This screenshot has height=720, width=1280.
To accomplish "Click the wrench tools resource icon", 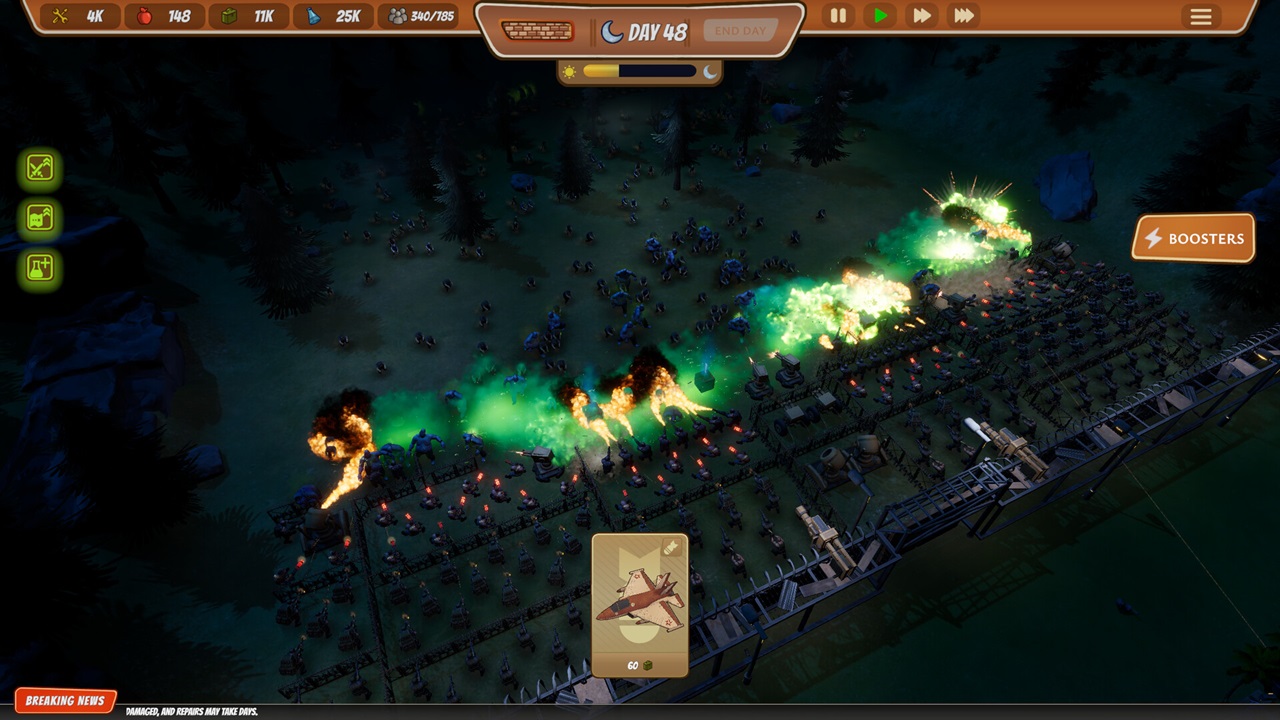I will click(x=61, y=15).
